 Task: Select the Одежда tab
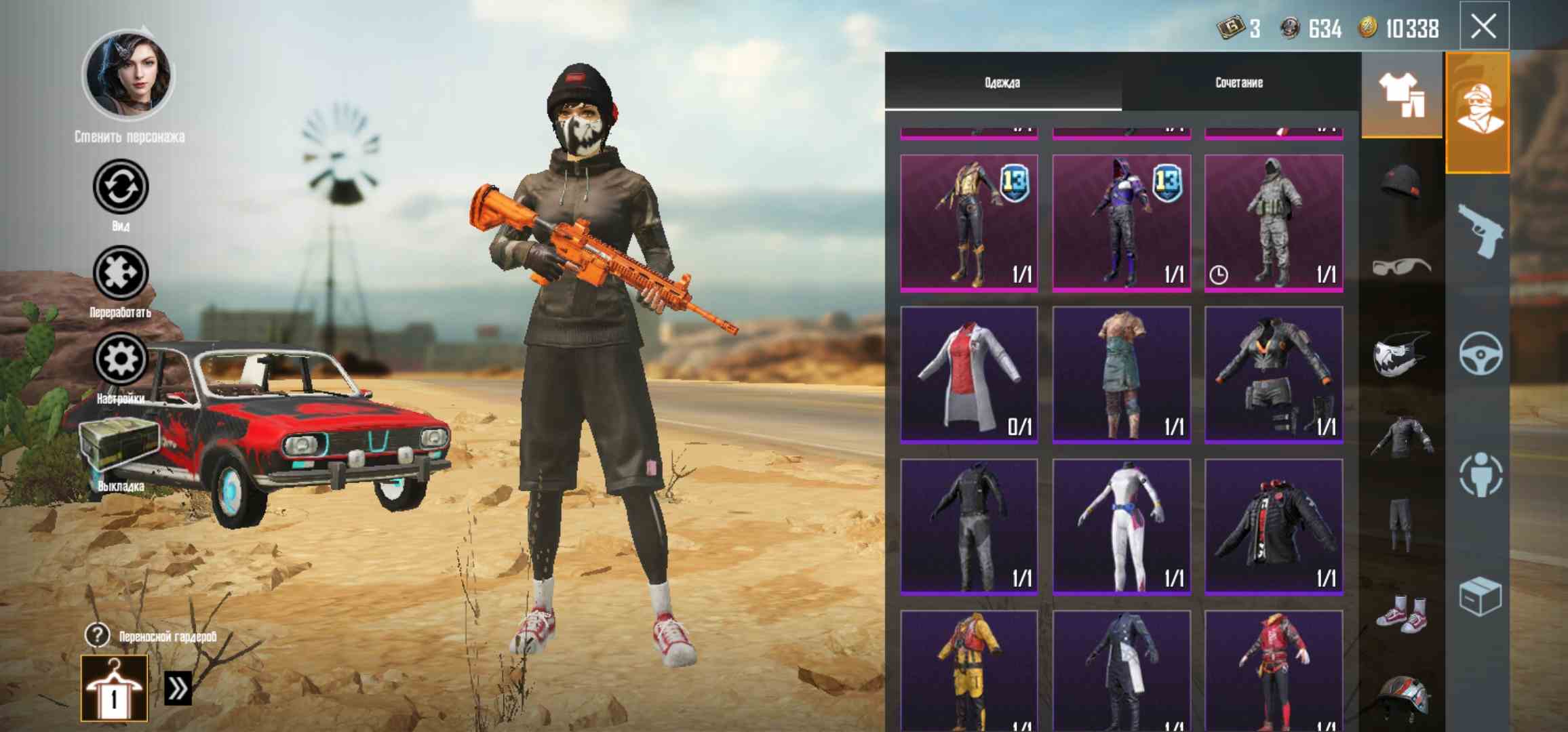click(1002, 83)
